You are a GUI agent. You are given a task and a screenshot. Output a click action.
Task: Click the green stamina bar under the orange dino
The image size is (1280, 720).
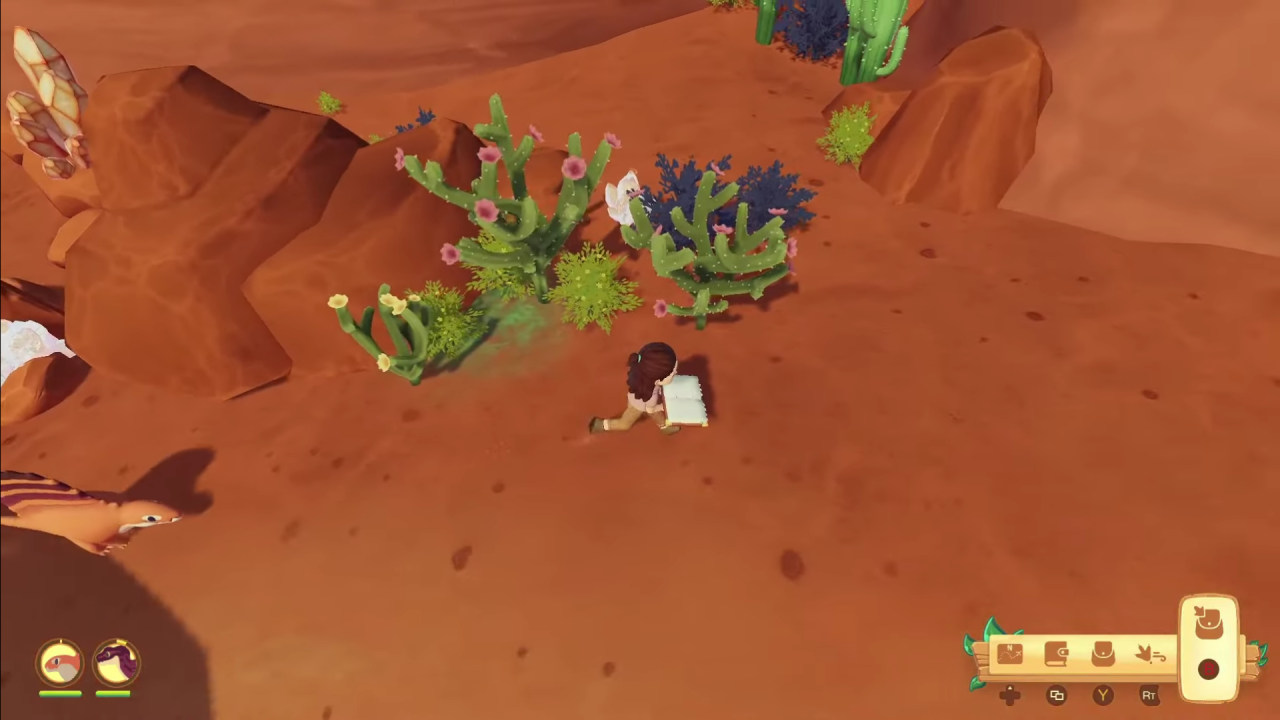[x=60, y=693]
